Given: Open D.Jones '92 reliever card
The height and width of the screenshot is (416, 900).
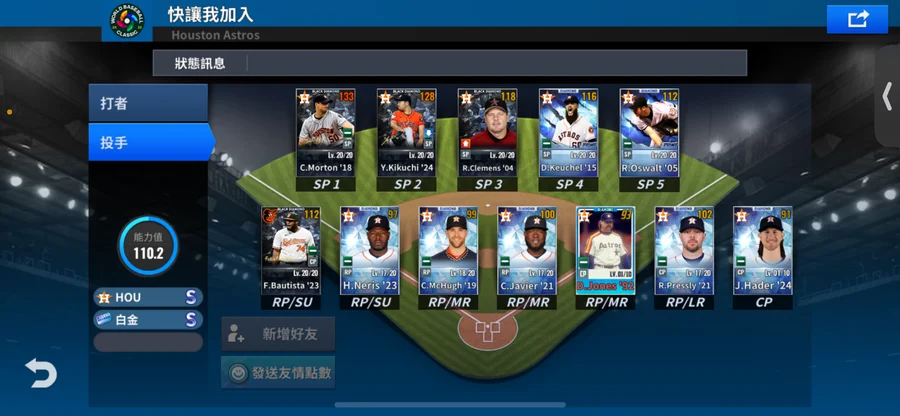Looking at the screenshot, I should (x=605, y=250).
